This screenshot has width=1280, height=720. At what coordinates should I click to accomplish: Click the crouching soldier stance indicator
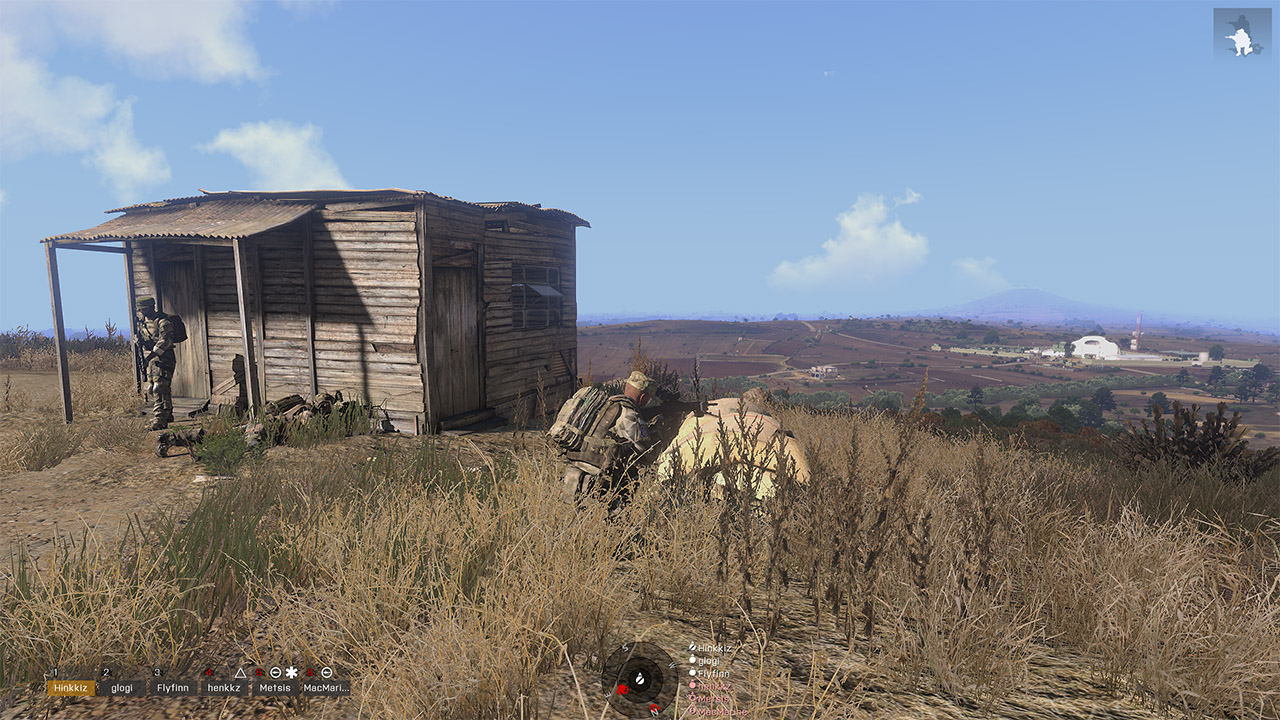[x=1242, y=33]
